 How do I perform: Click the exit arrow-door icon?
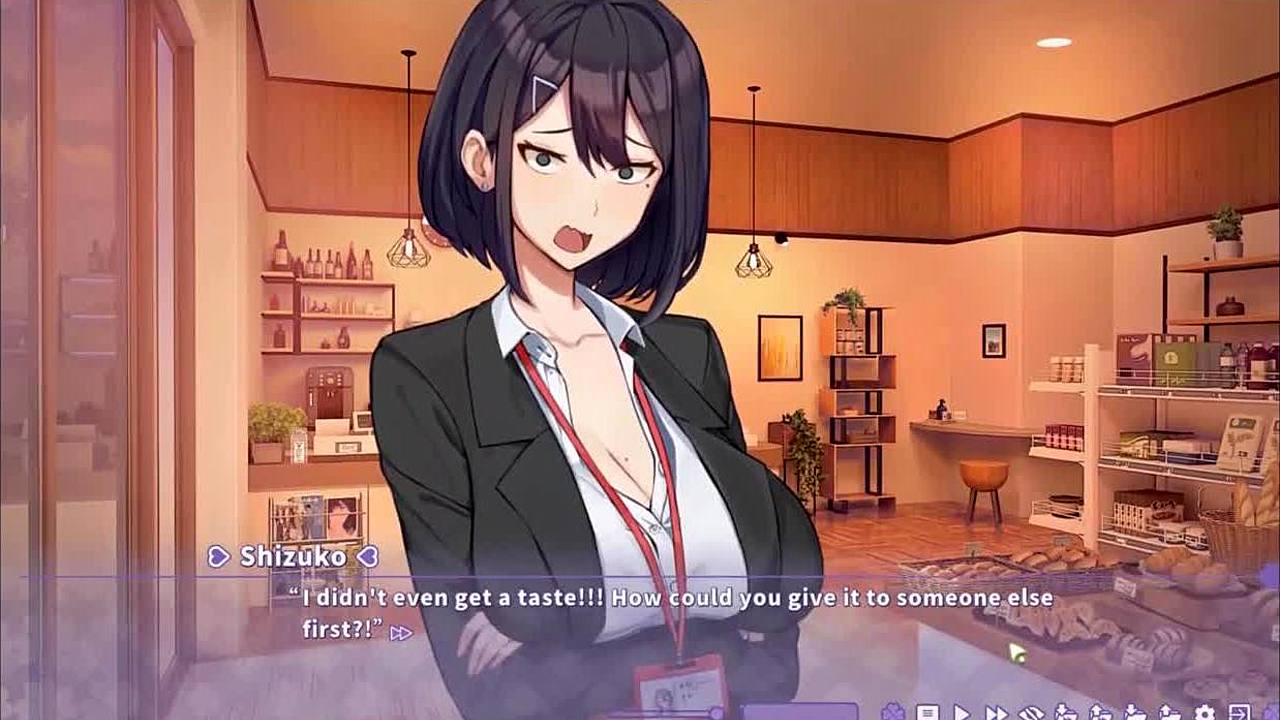click(1240, 713)
